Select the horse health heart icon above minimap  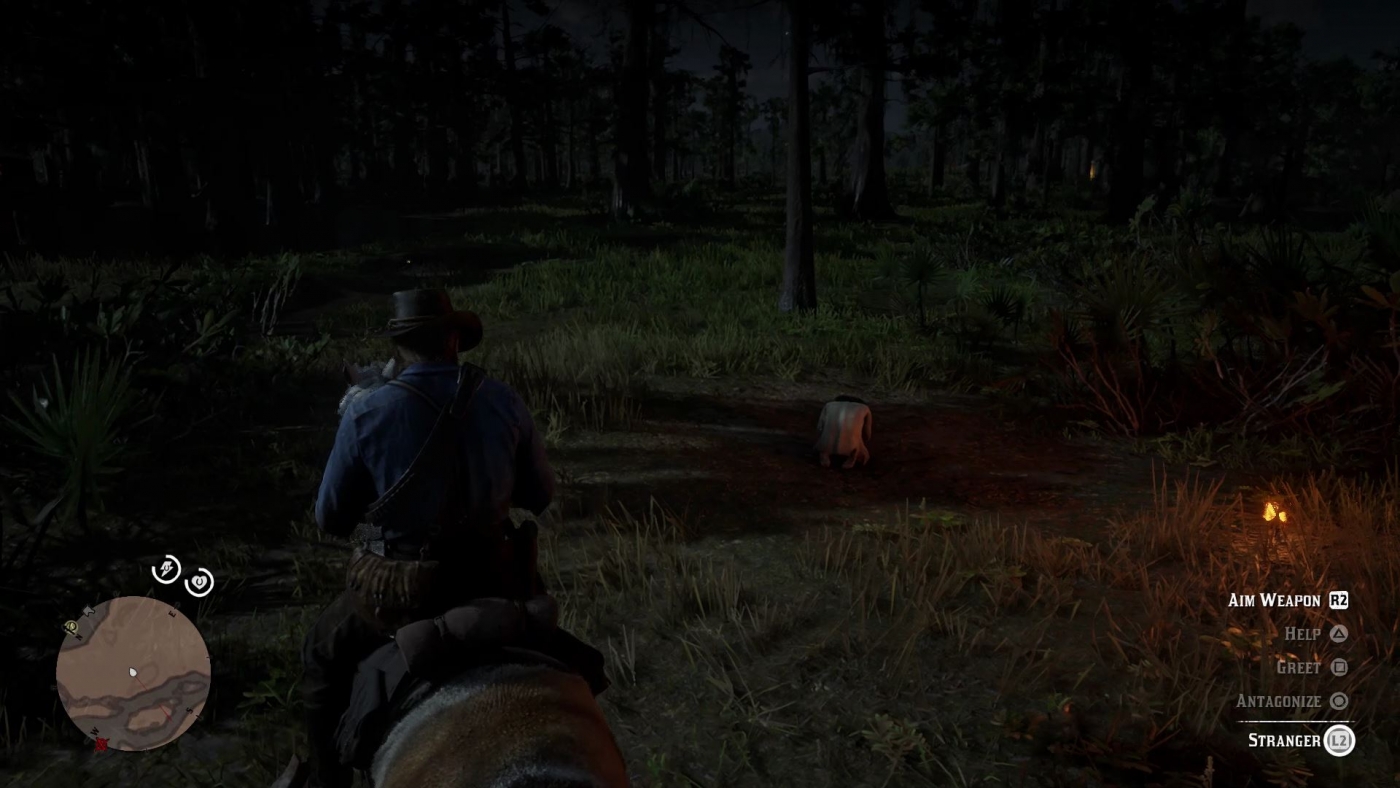[x=199, y=582]
